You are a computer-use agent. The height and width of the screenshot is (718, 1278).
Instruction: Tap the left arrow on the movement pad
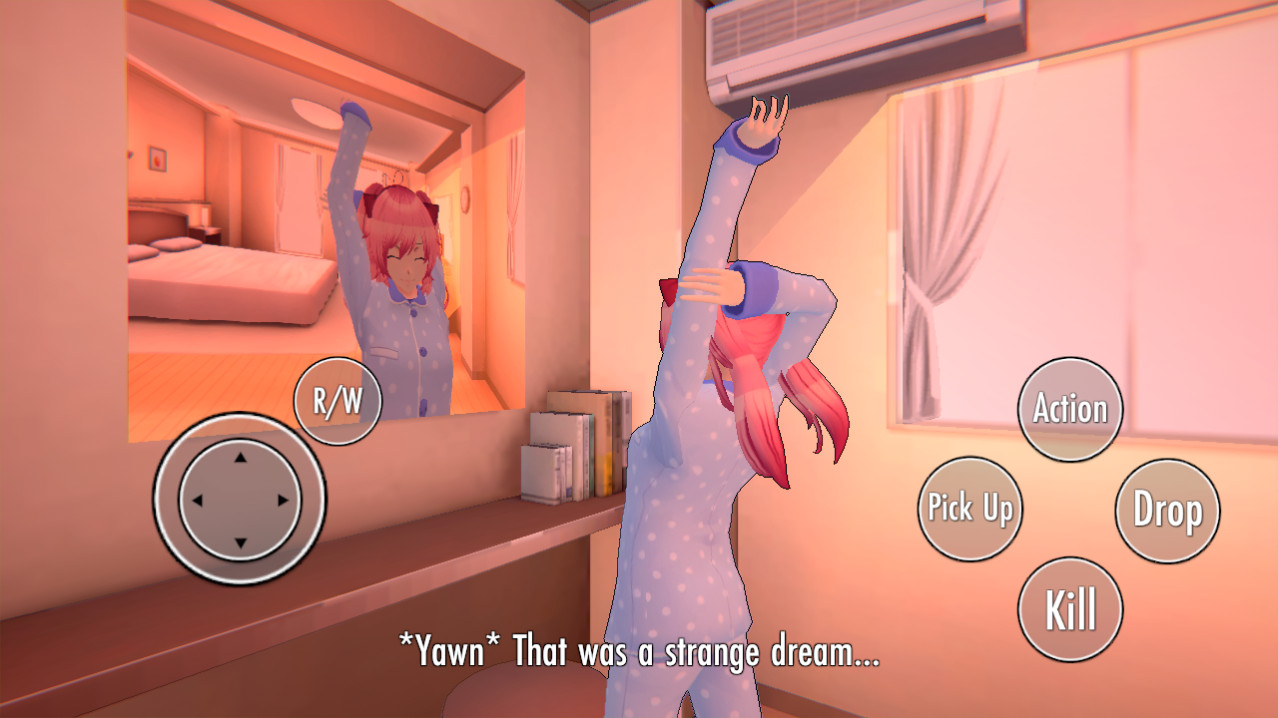pyautogui.click(x=197, y=500)
